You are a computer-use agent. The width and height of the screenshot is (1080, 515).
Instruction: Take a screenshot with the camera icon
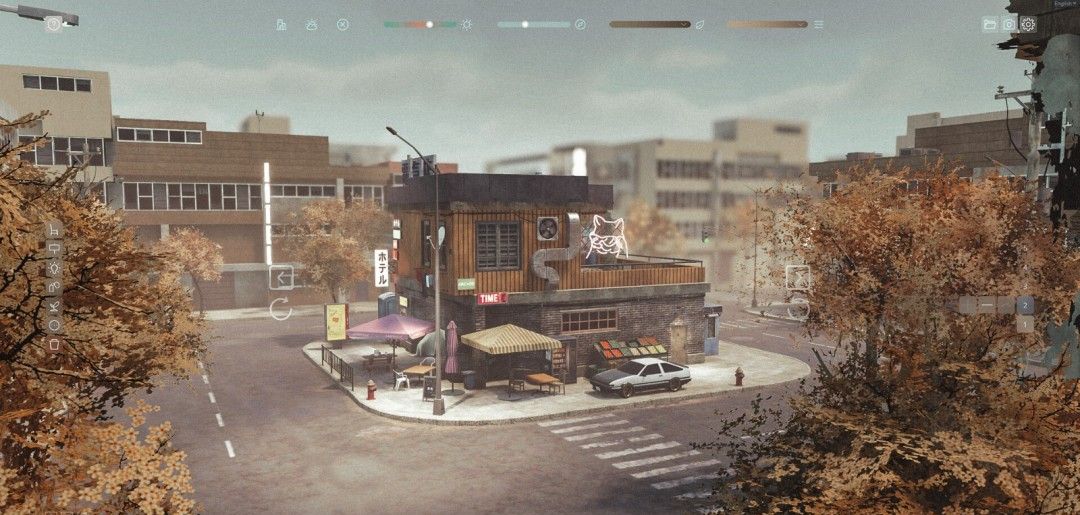click(x=1008, y=24)
